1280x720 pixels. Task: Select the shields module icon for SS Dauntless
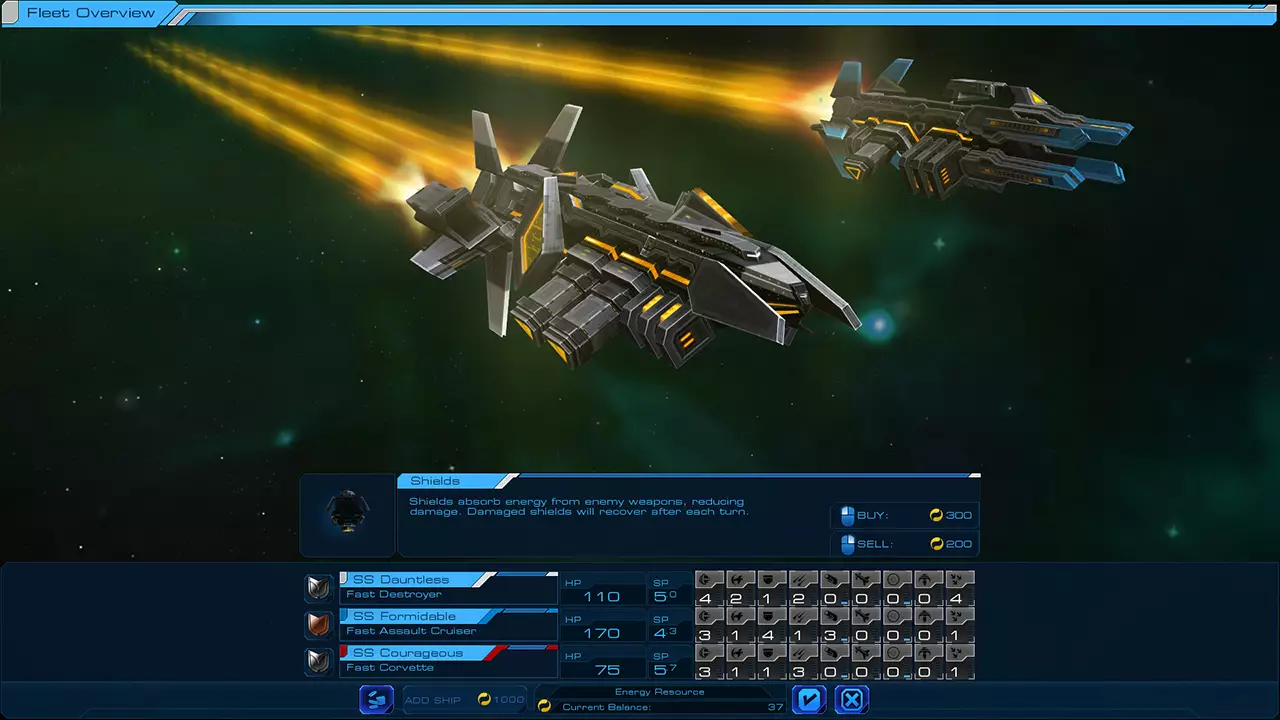pos(768,580)
